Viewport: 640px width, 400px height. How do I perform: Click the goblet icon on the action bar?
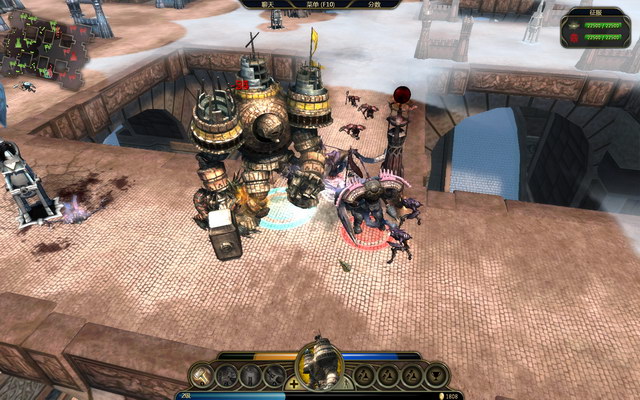[436, 375]
